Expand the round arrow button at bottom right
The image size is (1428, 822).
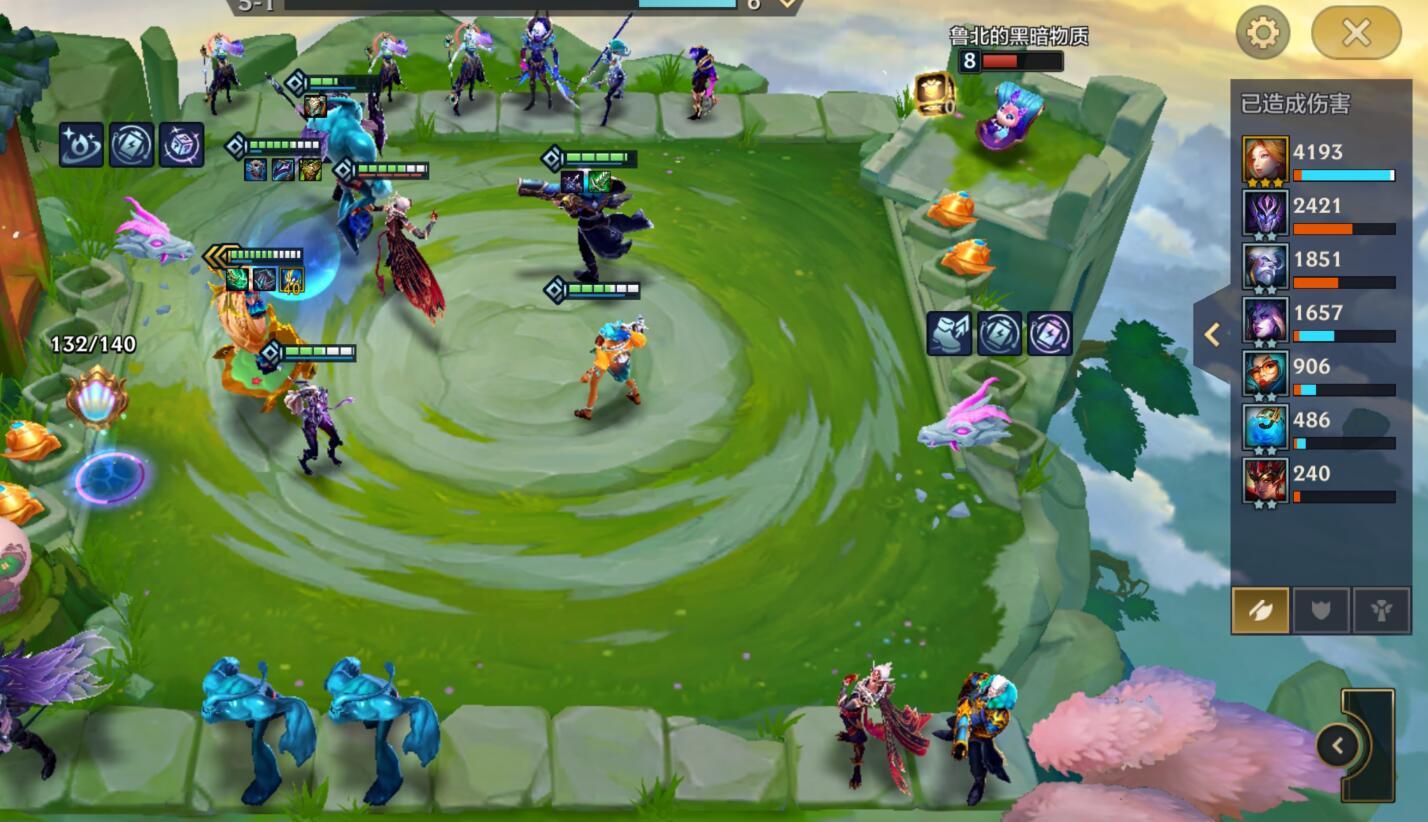pyautogui.click(x=1338, y=745)
